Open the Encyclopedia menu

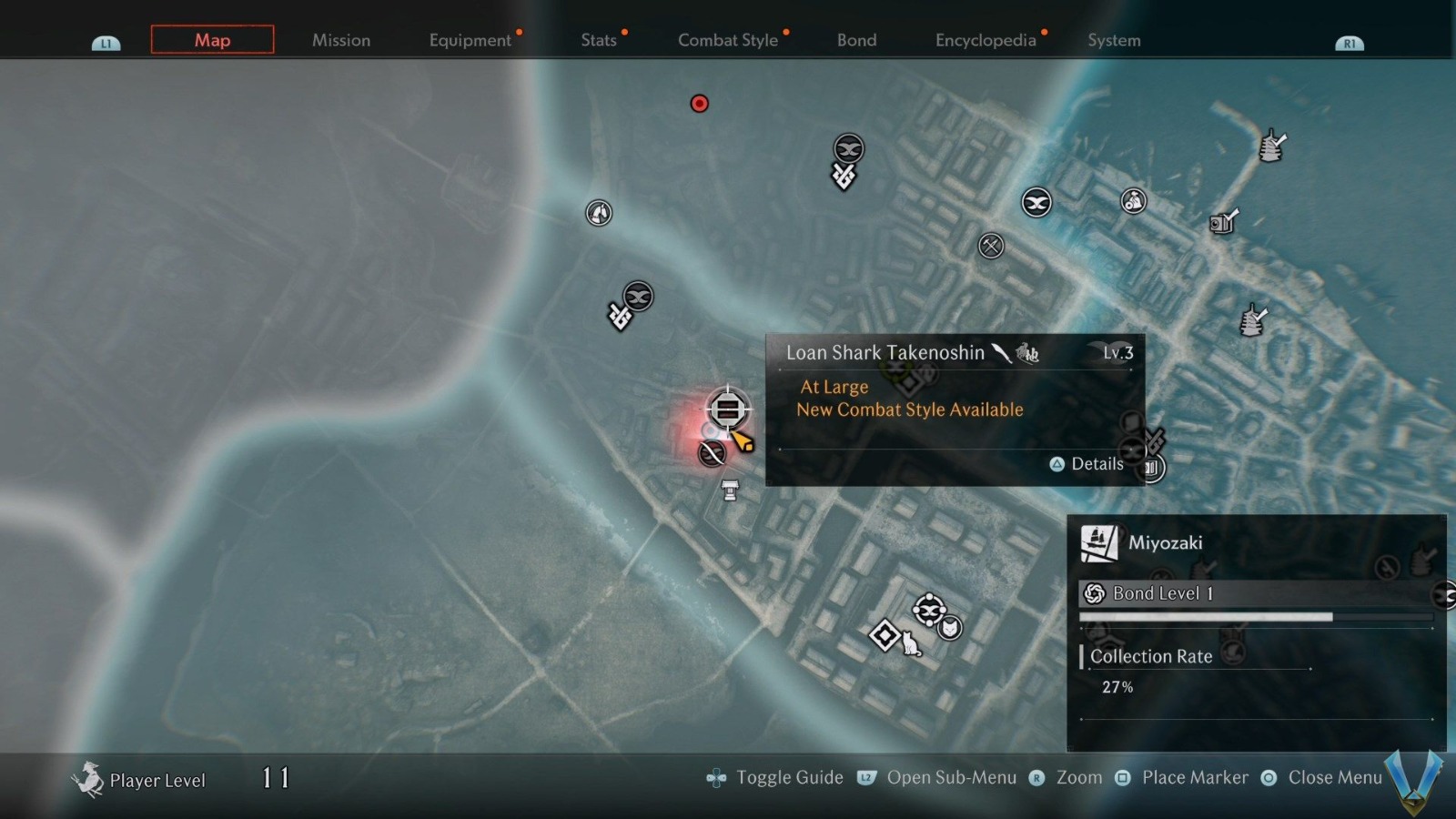[986, 40]
